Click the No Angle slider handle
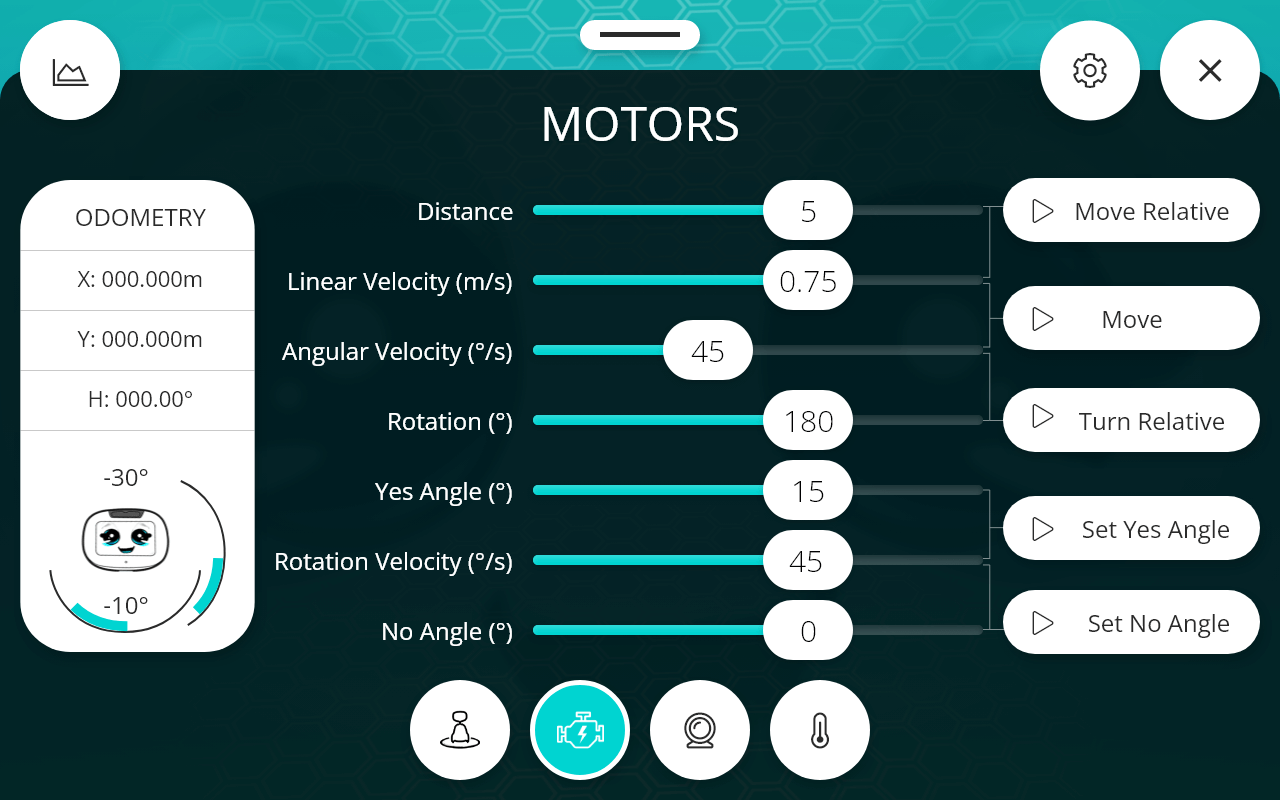 coord(808,631)
